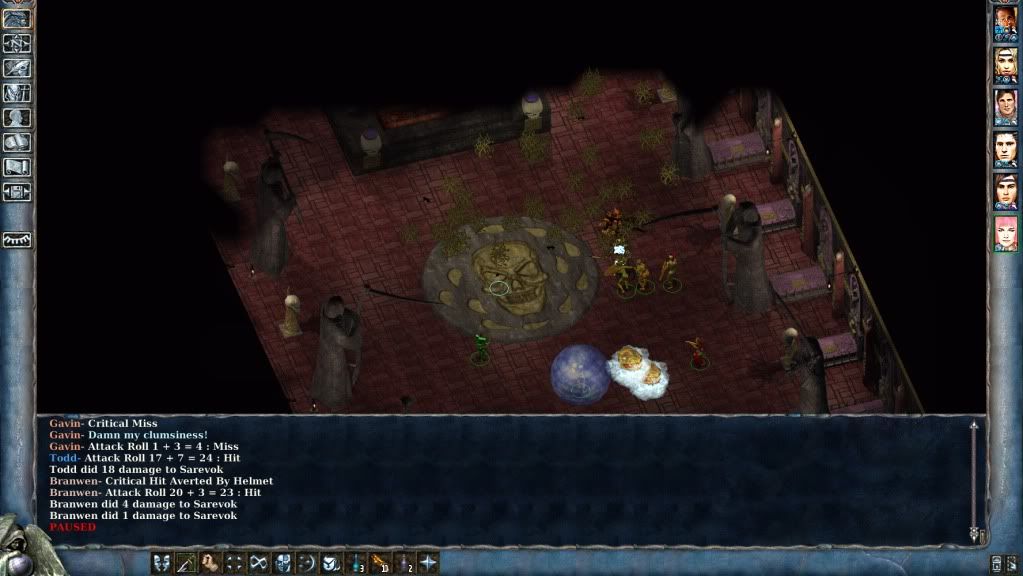Use the orange quick item with count 10
1023x576 pixels.
coord(379,563)
